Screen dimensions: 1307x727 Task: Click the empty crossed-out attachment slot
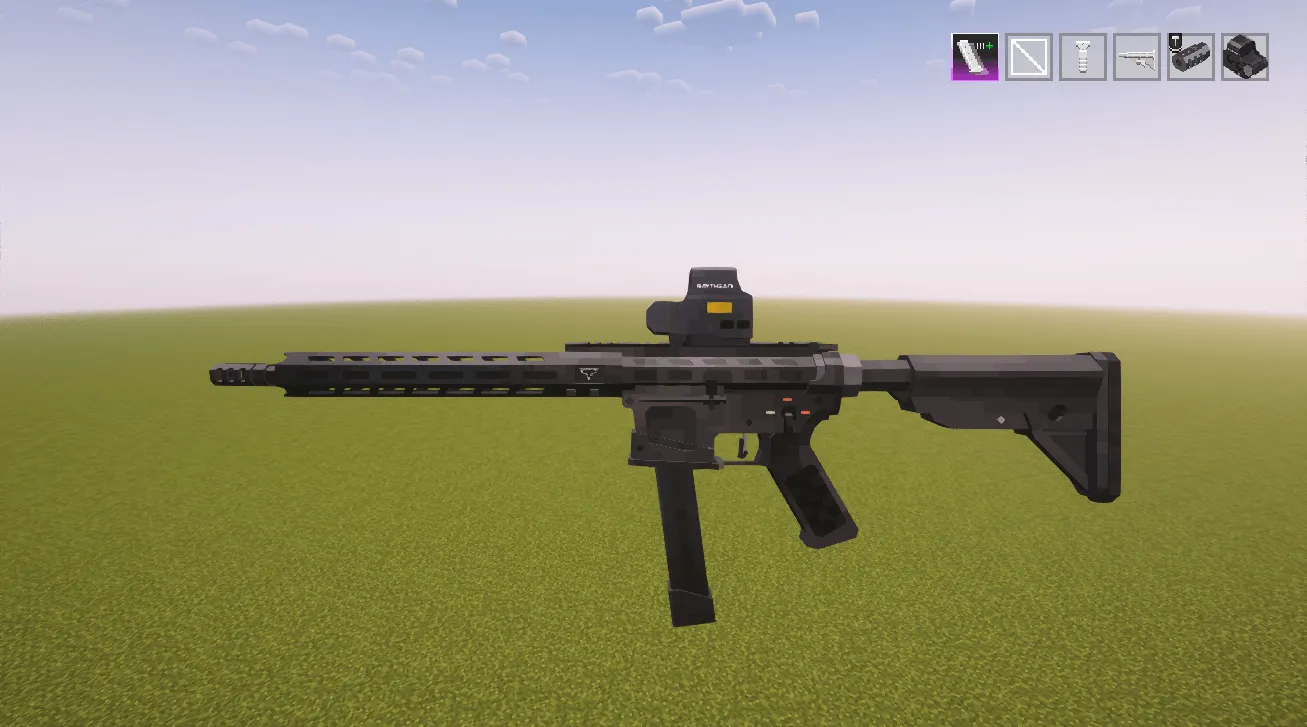pos(1027,56)
